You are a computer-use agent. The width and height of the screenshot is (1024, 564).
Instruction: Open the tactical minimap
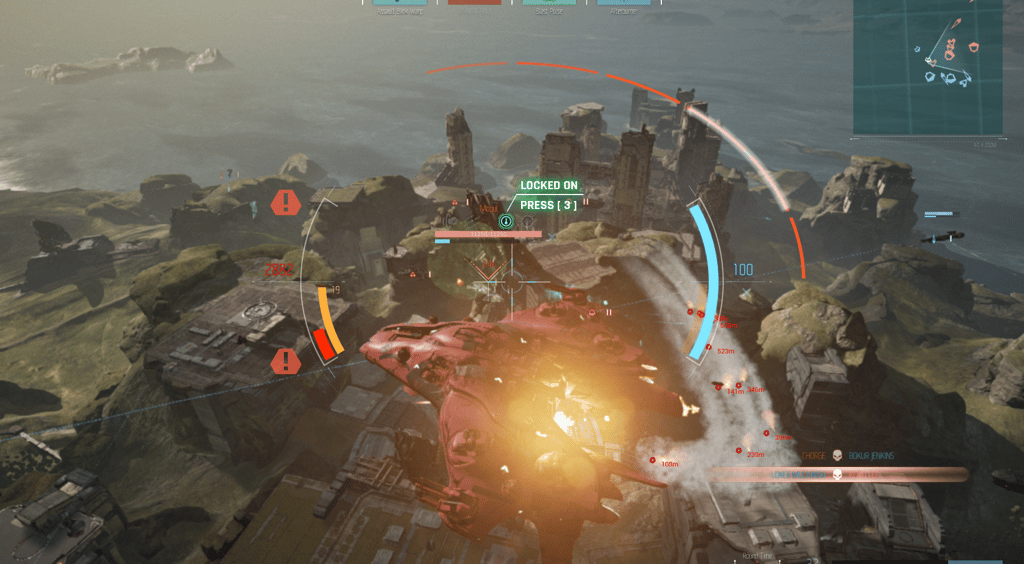point(927,67)
